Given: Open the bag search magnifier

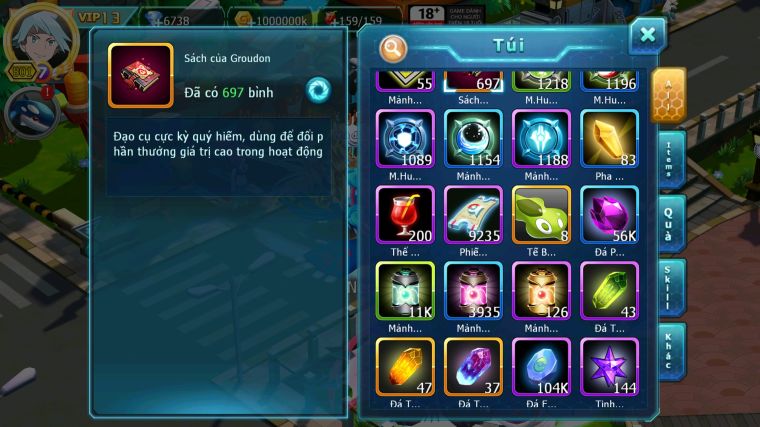Looking at the screenshot, I should click(394, 47).
